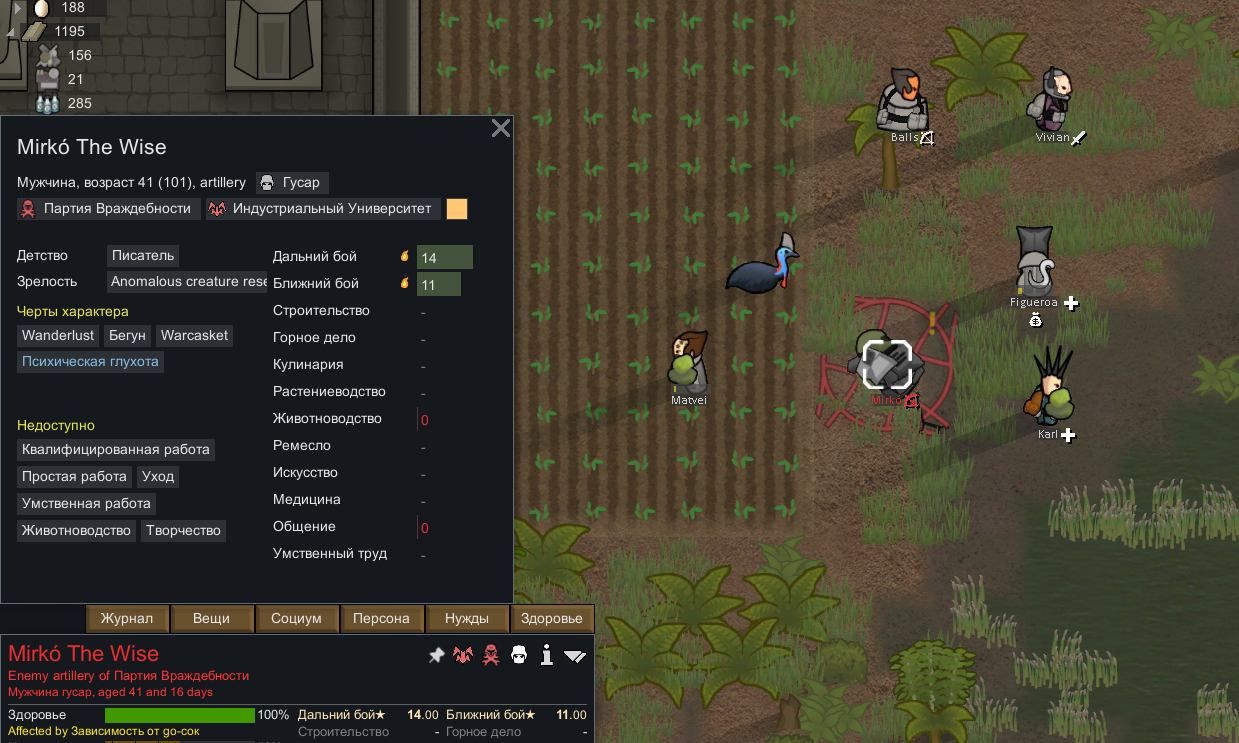Select the Психическая глухота trait

90,362
